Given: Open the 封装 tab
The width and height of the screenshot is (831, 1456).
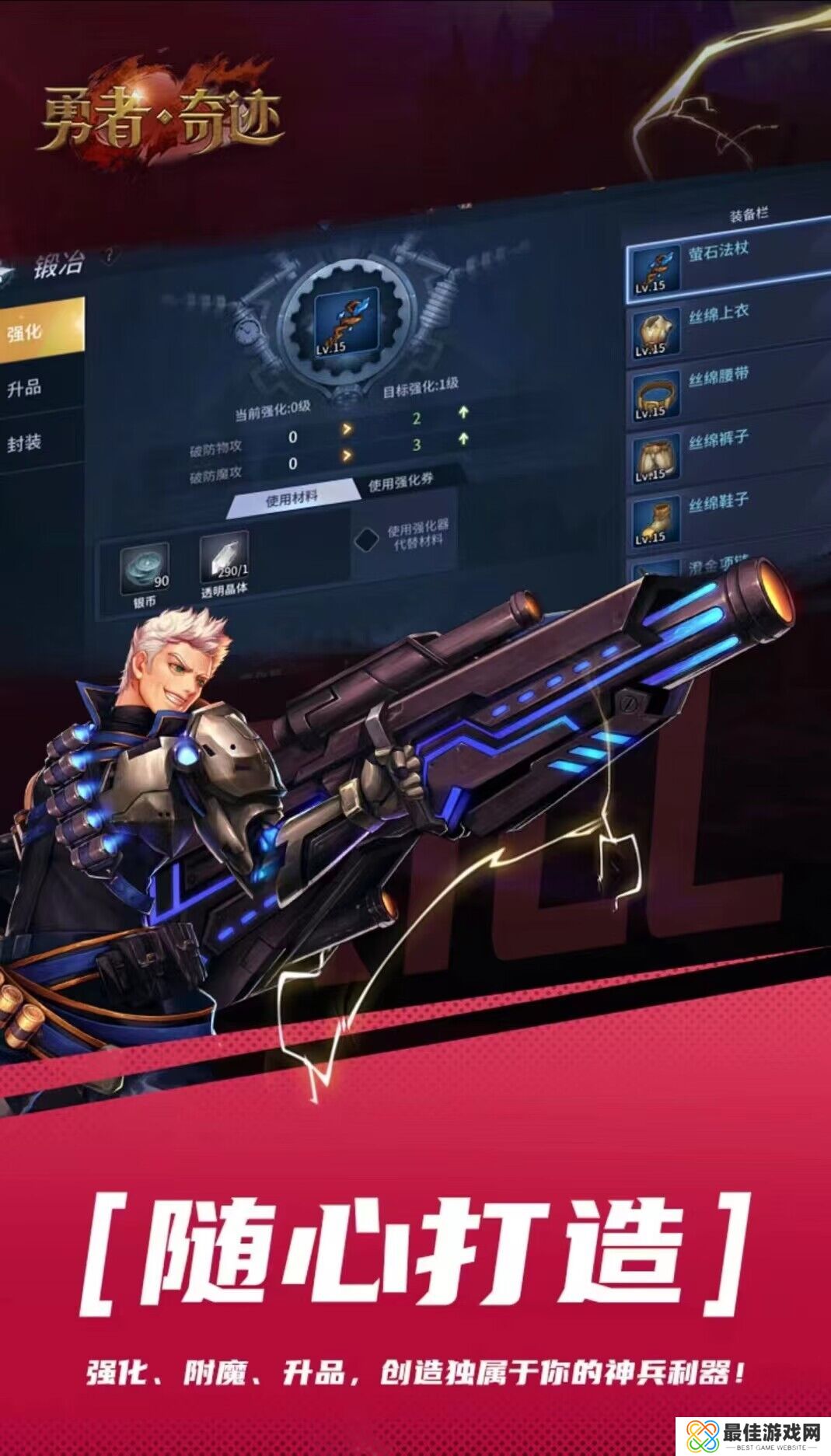Looking at the screenshot, I should tap(37, 444).
